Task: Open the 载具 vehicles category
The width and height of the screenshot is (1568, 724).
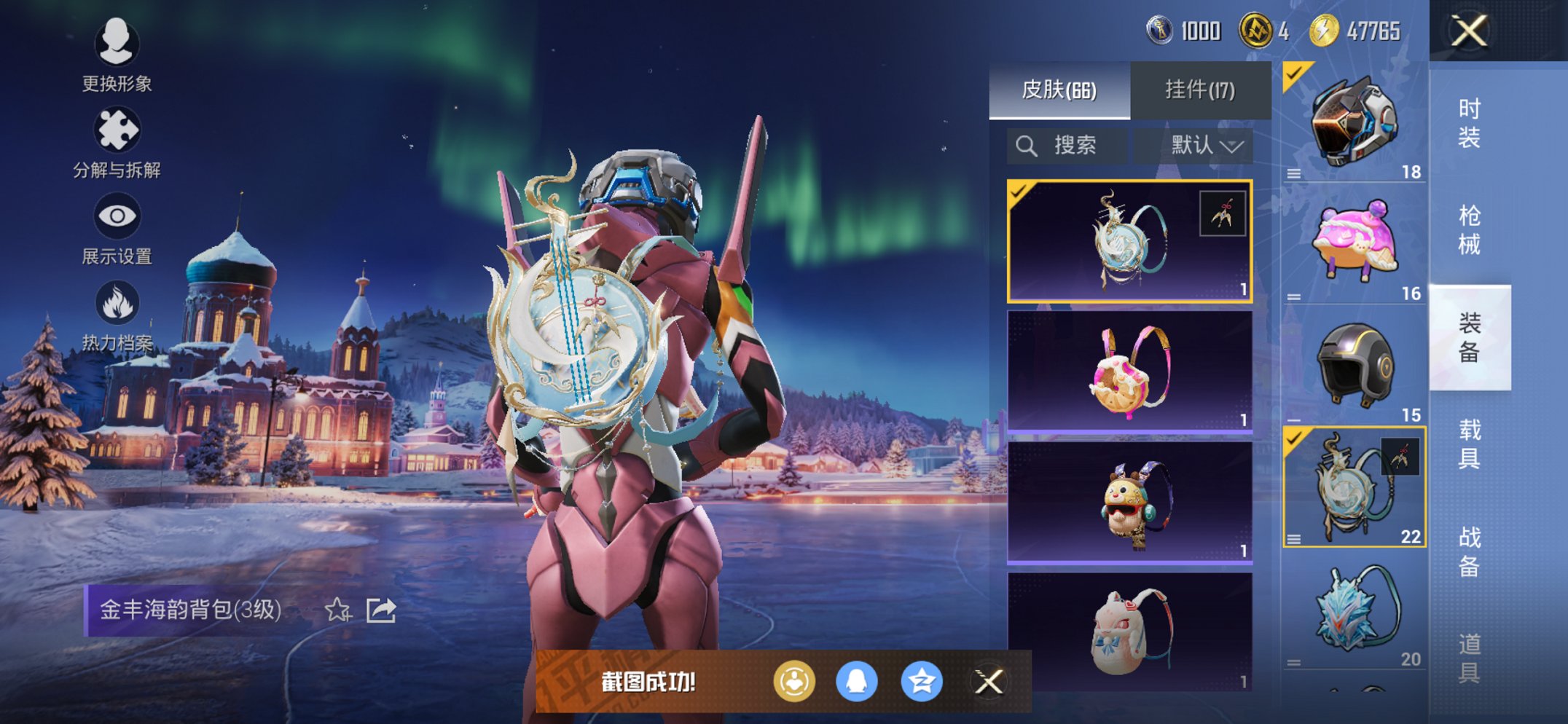Action: 1469,444
